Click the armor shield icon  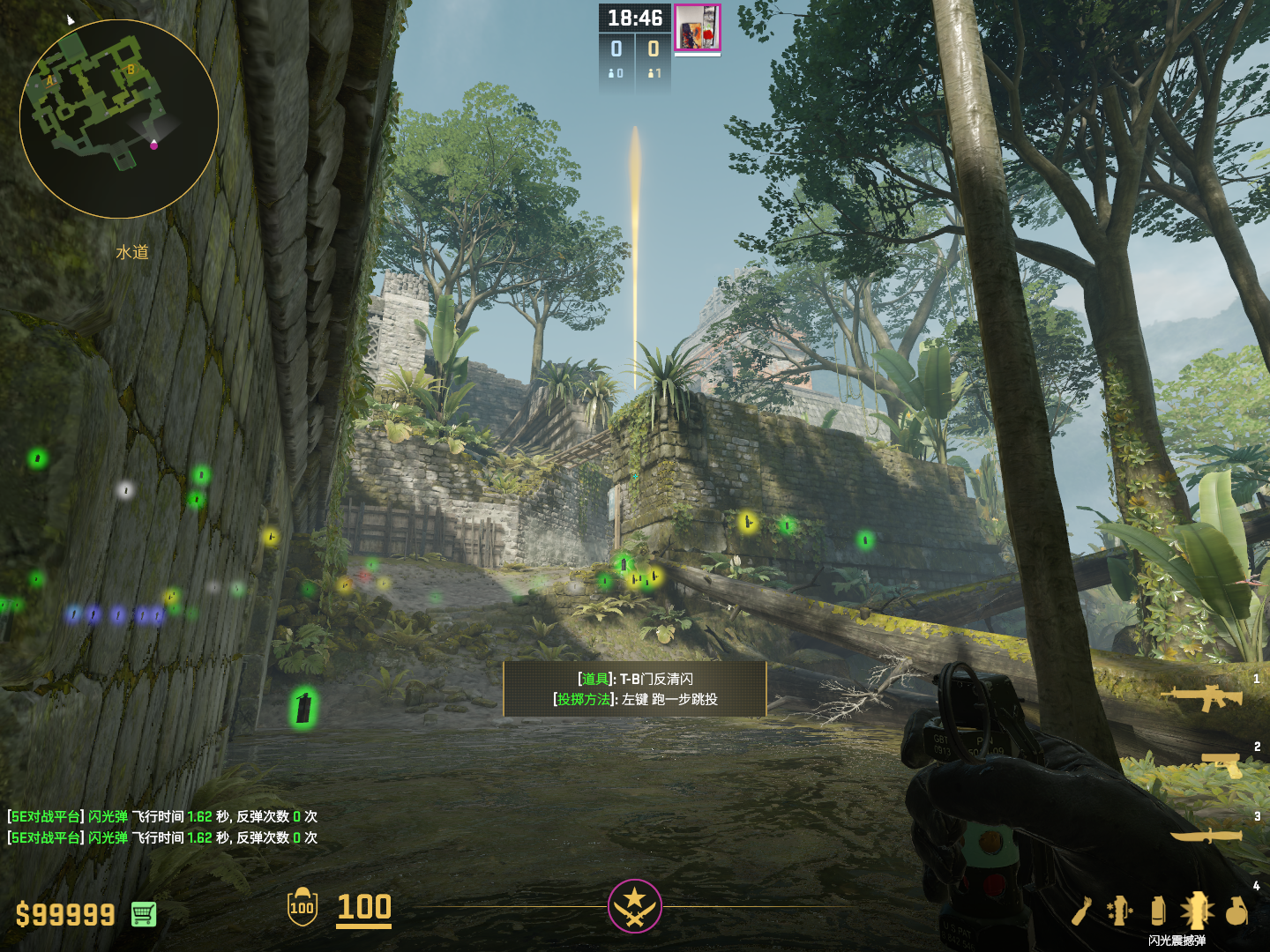click(302, 907)
